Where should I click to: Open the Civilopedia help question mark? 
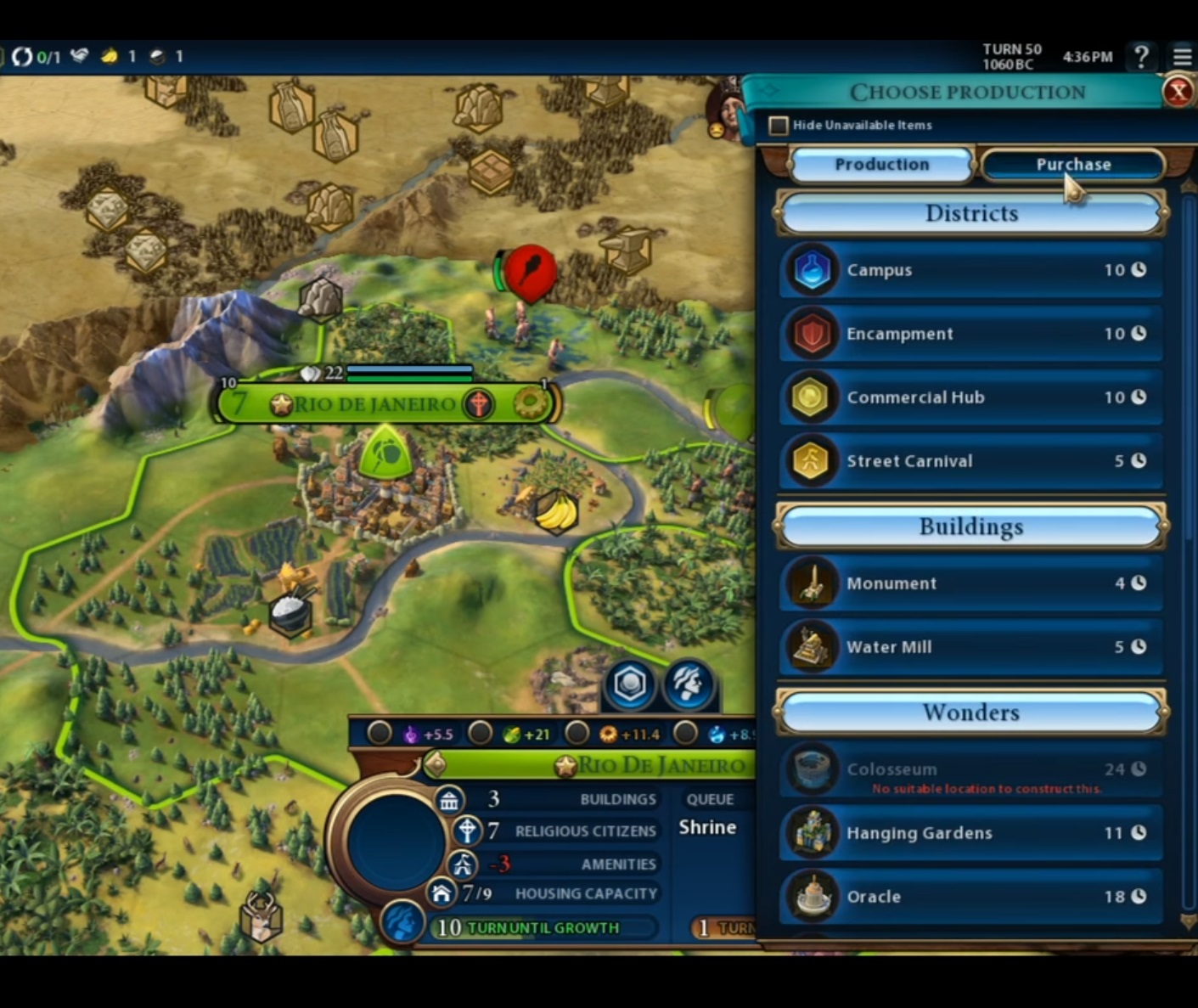click(1141, 57)
